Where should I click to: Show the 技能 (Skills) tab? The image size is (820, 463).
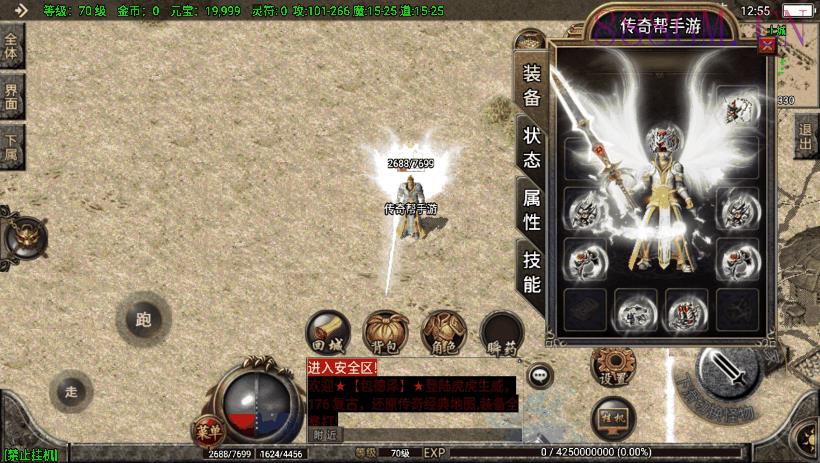point(531,271)
